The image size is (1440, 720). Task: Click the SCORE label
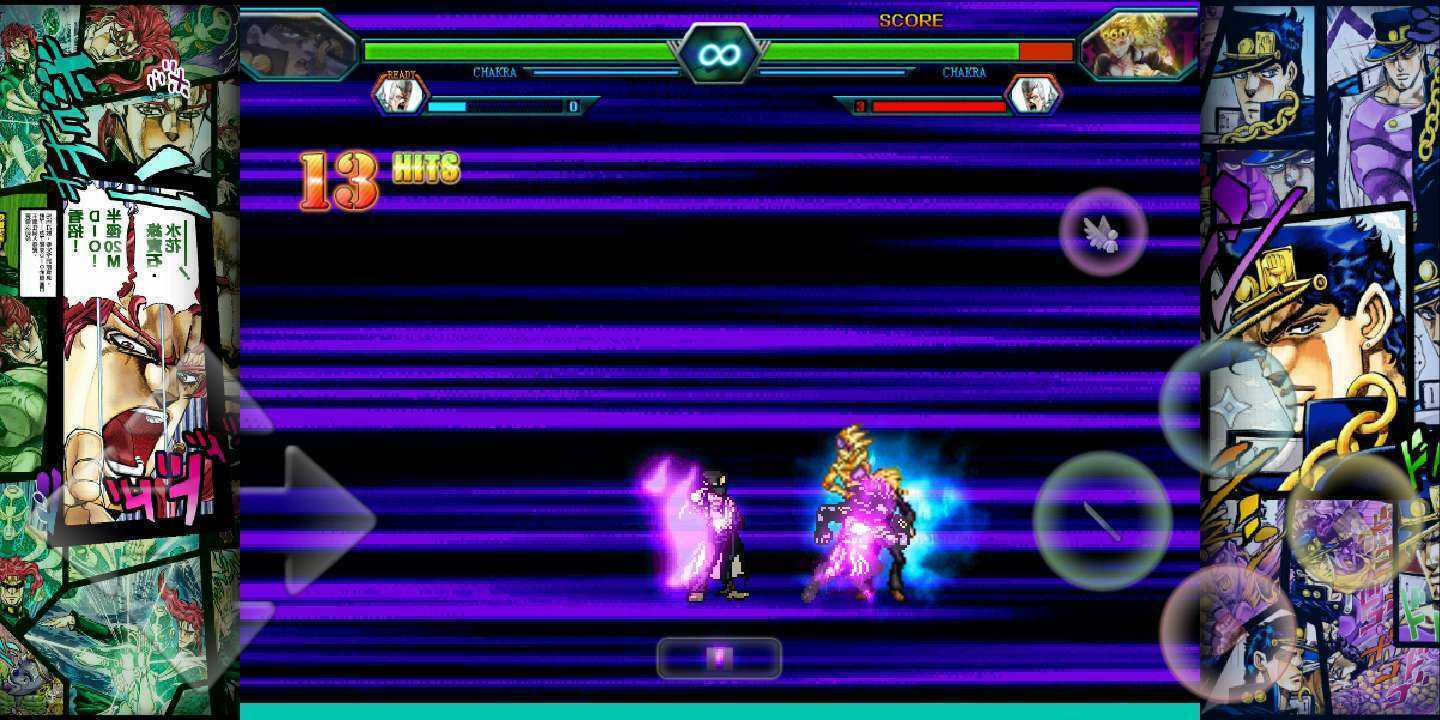point(911,19)
